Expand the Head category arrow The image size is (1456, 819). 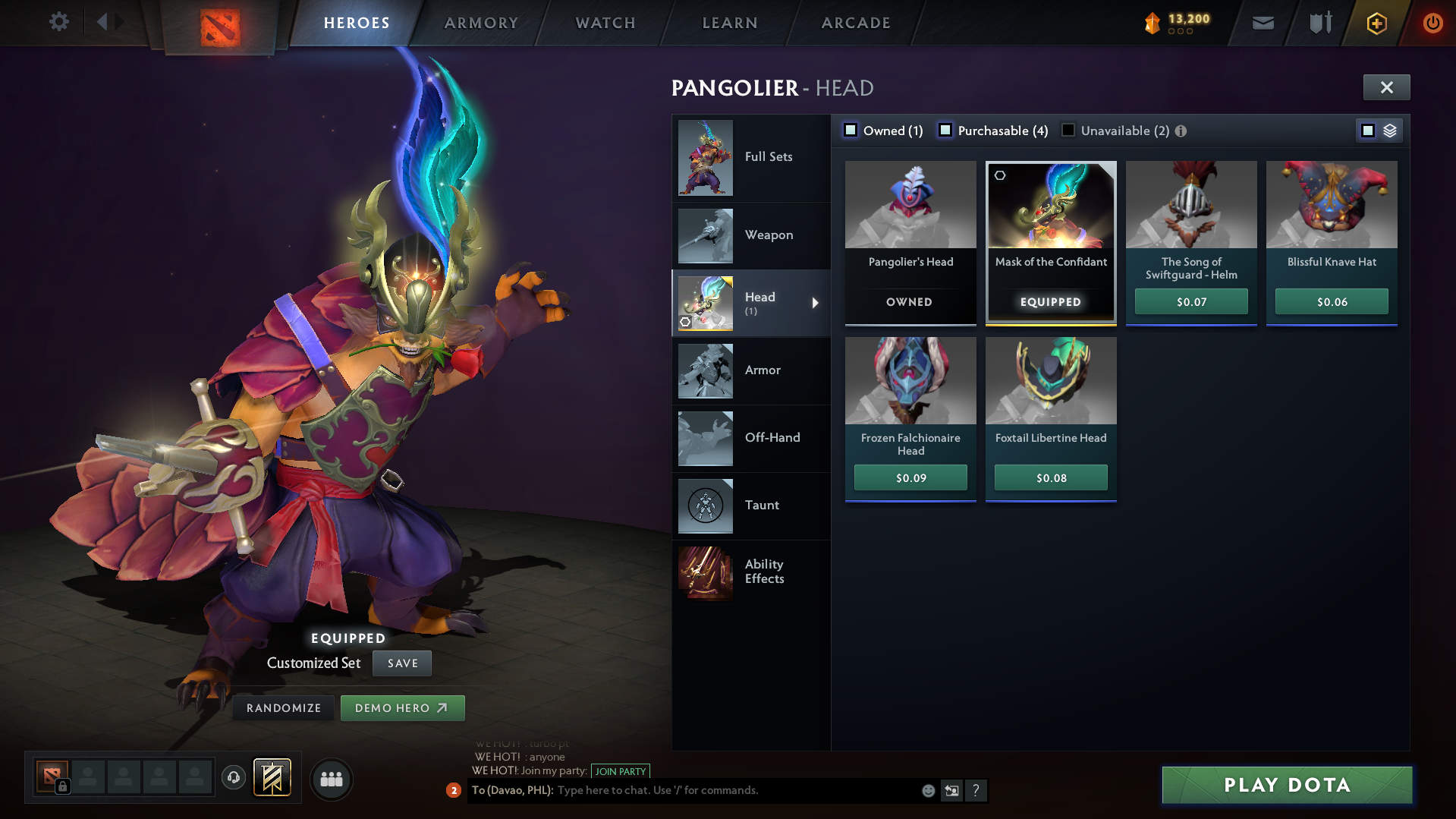[816, 303]
